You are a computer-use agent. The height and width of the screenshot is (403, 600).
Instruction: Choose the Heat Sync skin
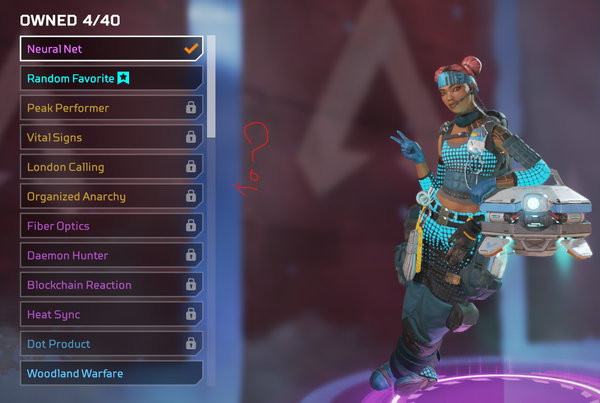click(x=110, y=314)
